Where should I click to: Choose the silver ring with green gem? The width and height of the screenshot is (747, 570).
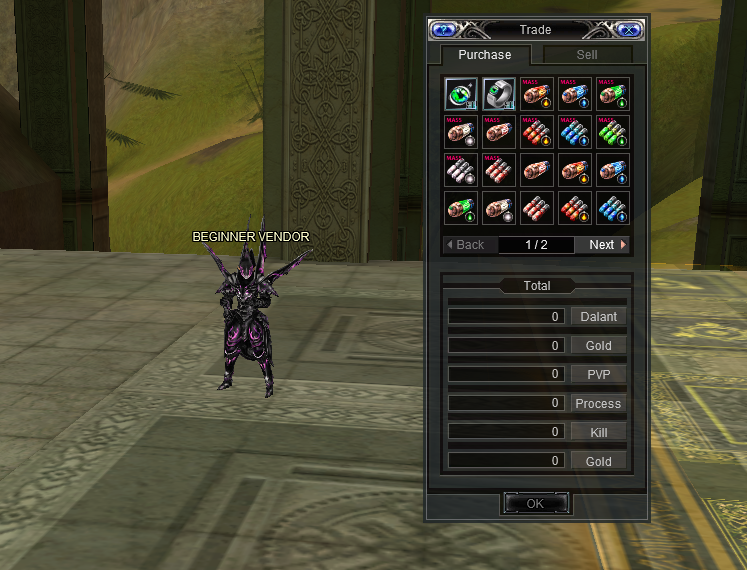coord(498,93)
